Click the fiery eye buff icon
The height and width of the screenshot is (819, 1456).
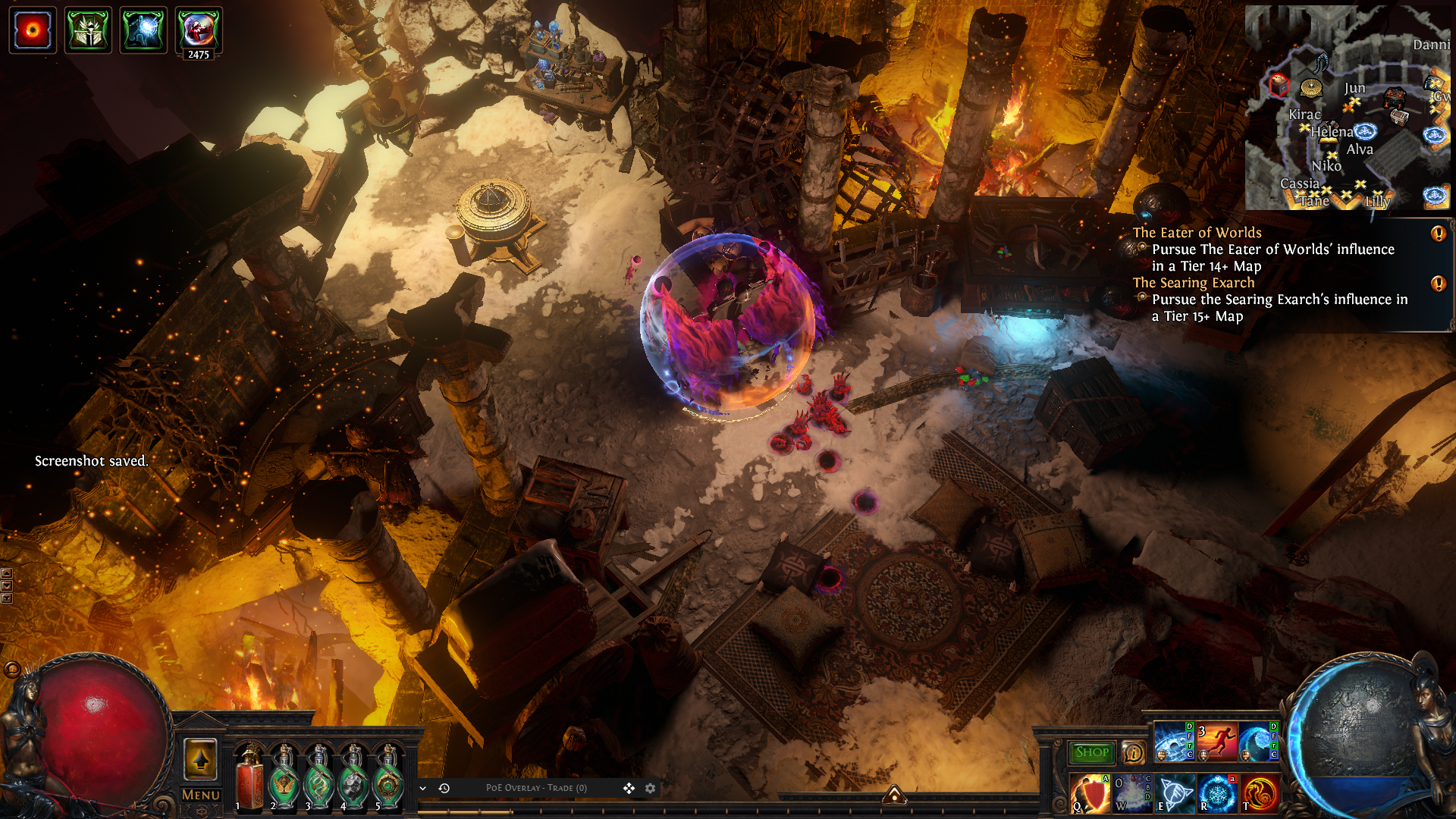(x=33, y=30)
